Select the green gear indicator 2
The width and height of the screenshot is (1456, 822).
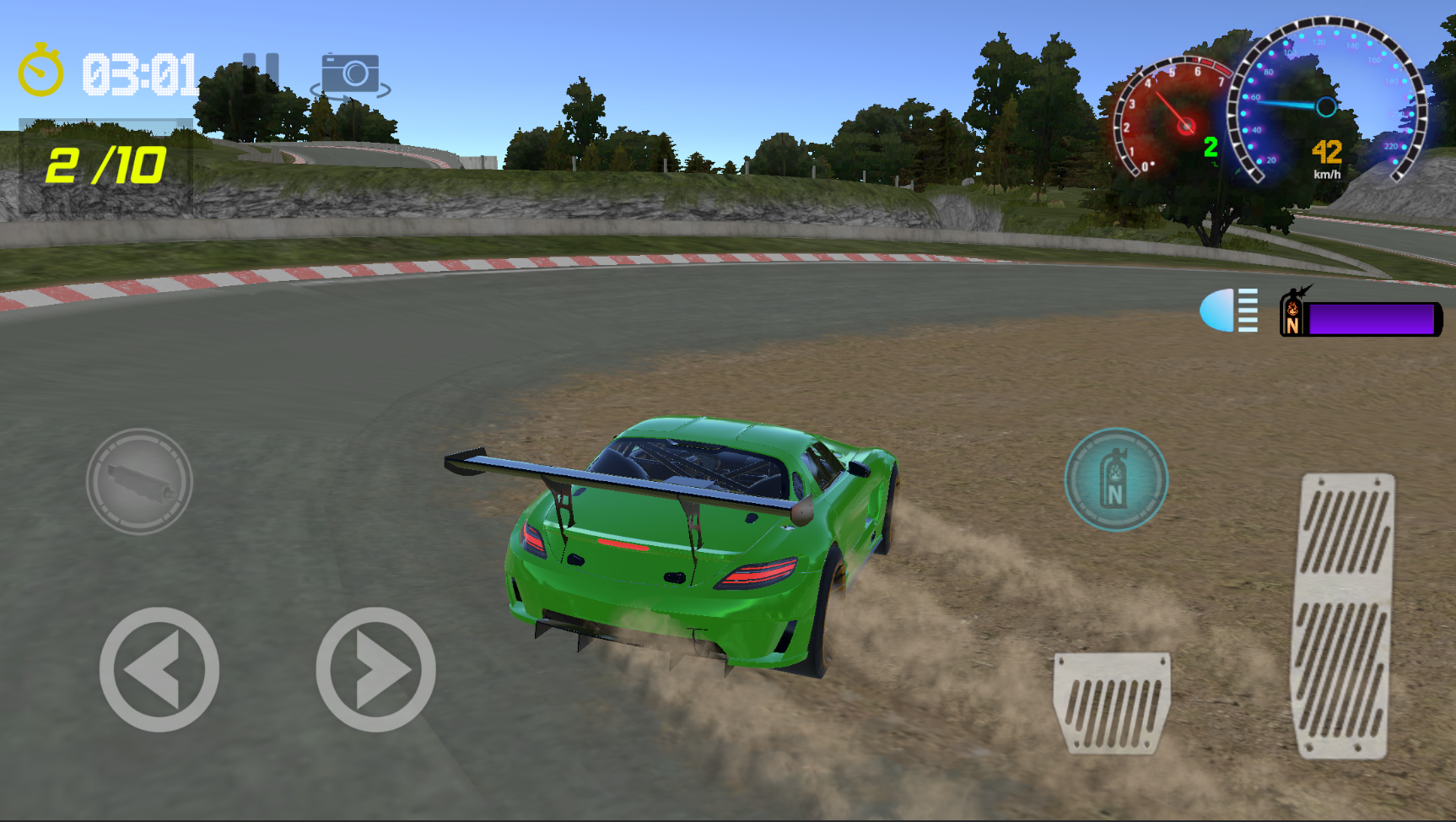[1212, 146]
